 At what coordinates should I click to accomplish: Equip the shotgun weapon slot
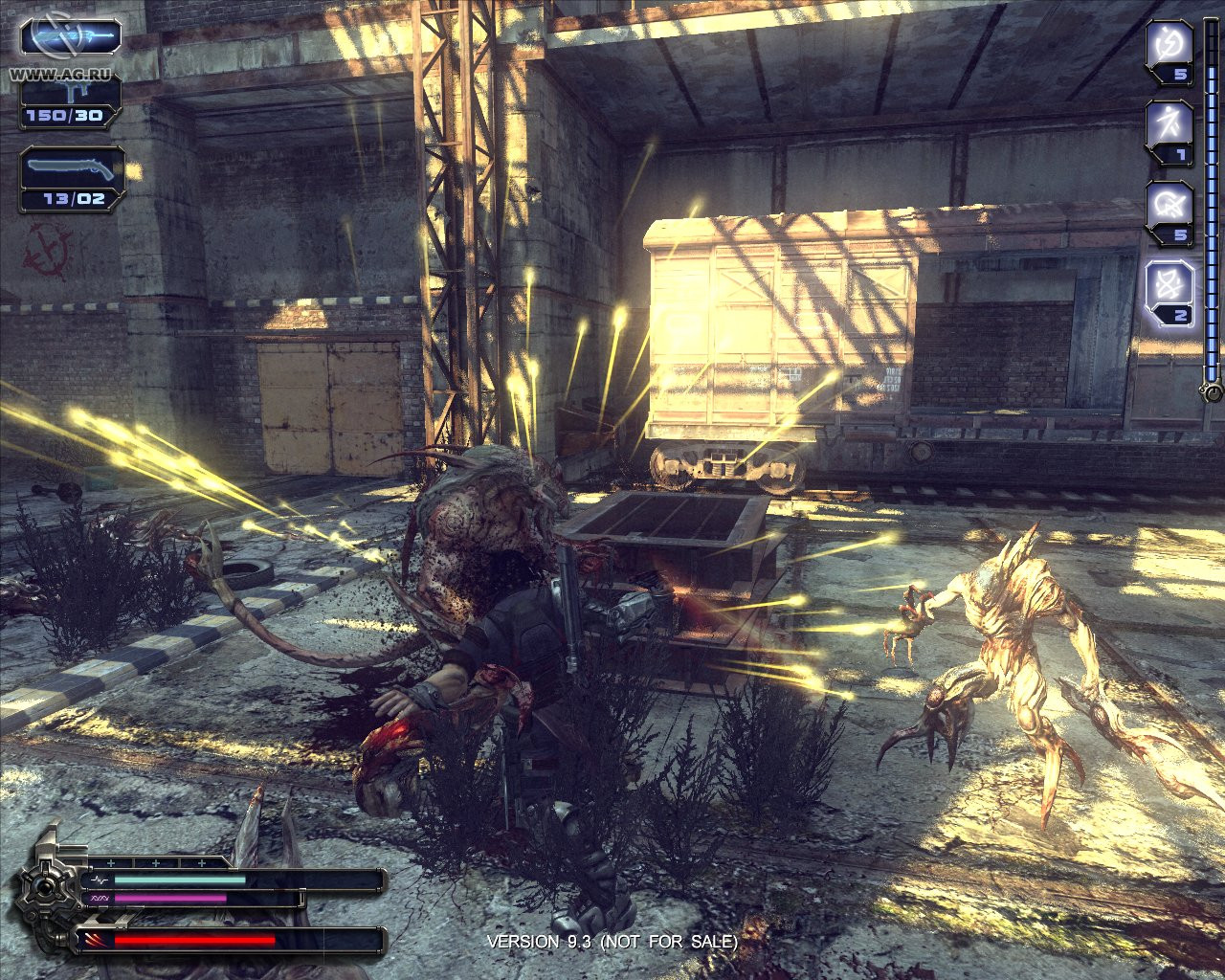click(72, 175)
